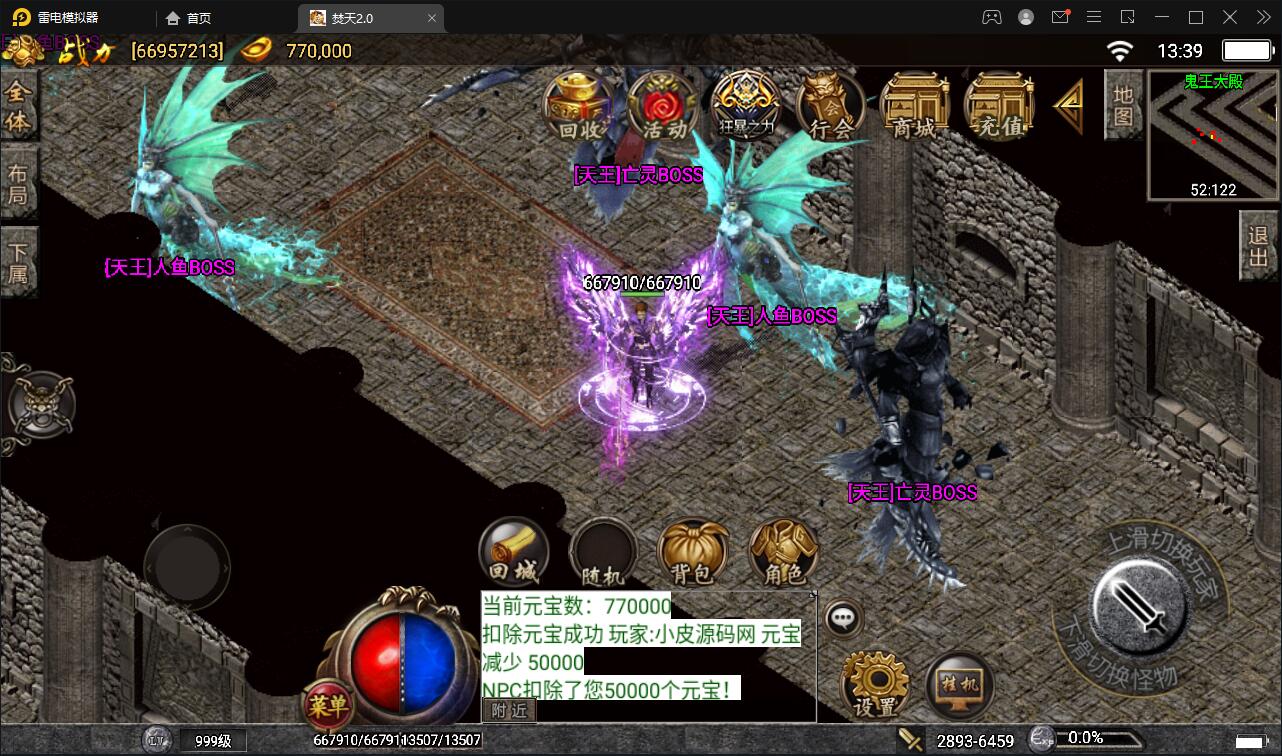The height and width of the screenshot is (756, 1282).
Task: Open the 行会 guild panel
Action: (829, 103)
